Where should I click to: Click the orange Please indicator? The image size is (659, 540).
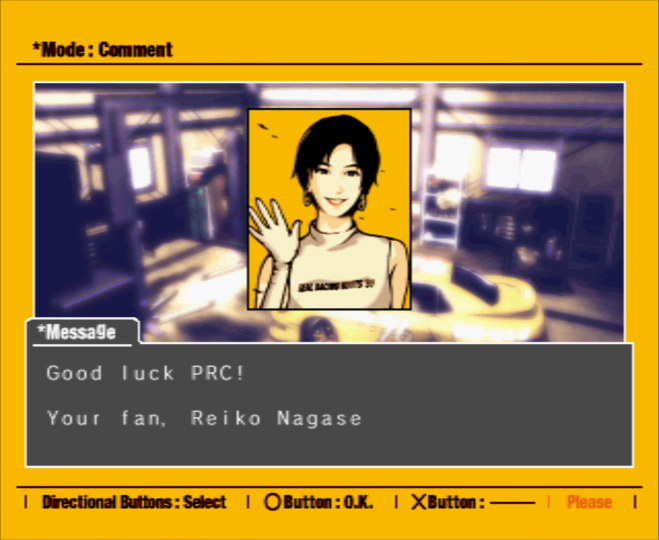(x=590, y=502)
